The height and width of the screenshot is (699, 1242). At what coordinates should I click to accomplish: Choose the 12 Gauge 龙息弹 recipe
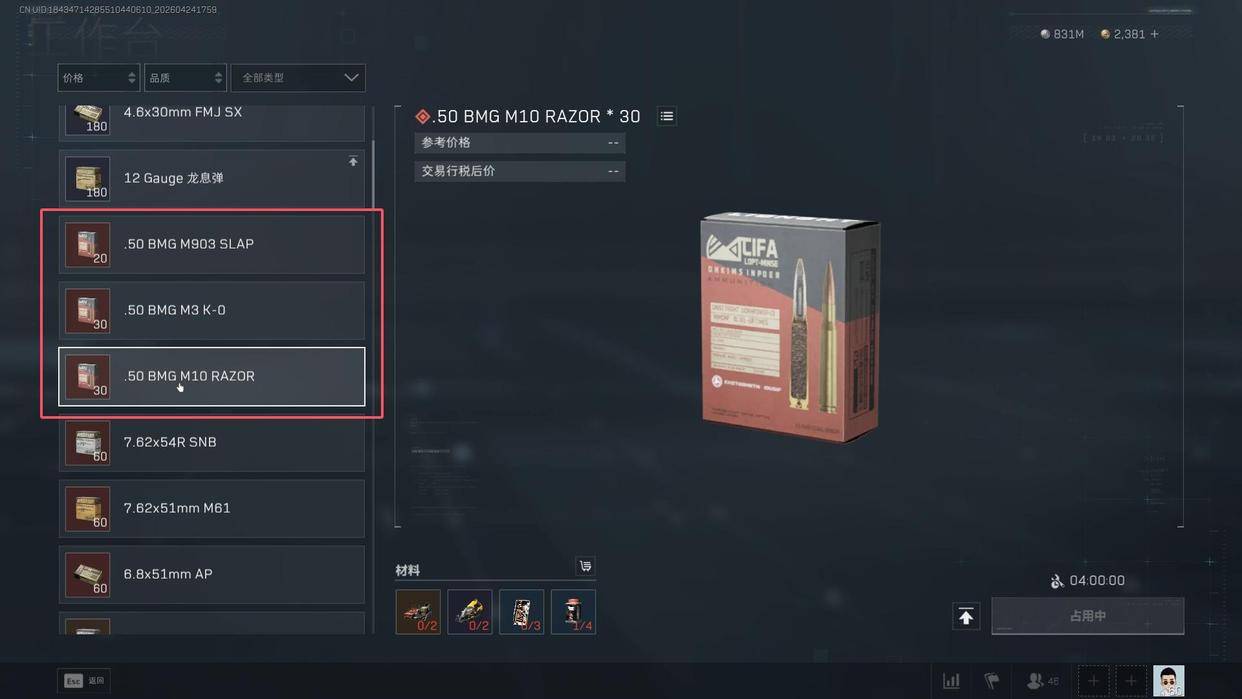[x=212, y=178]
